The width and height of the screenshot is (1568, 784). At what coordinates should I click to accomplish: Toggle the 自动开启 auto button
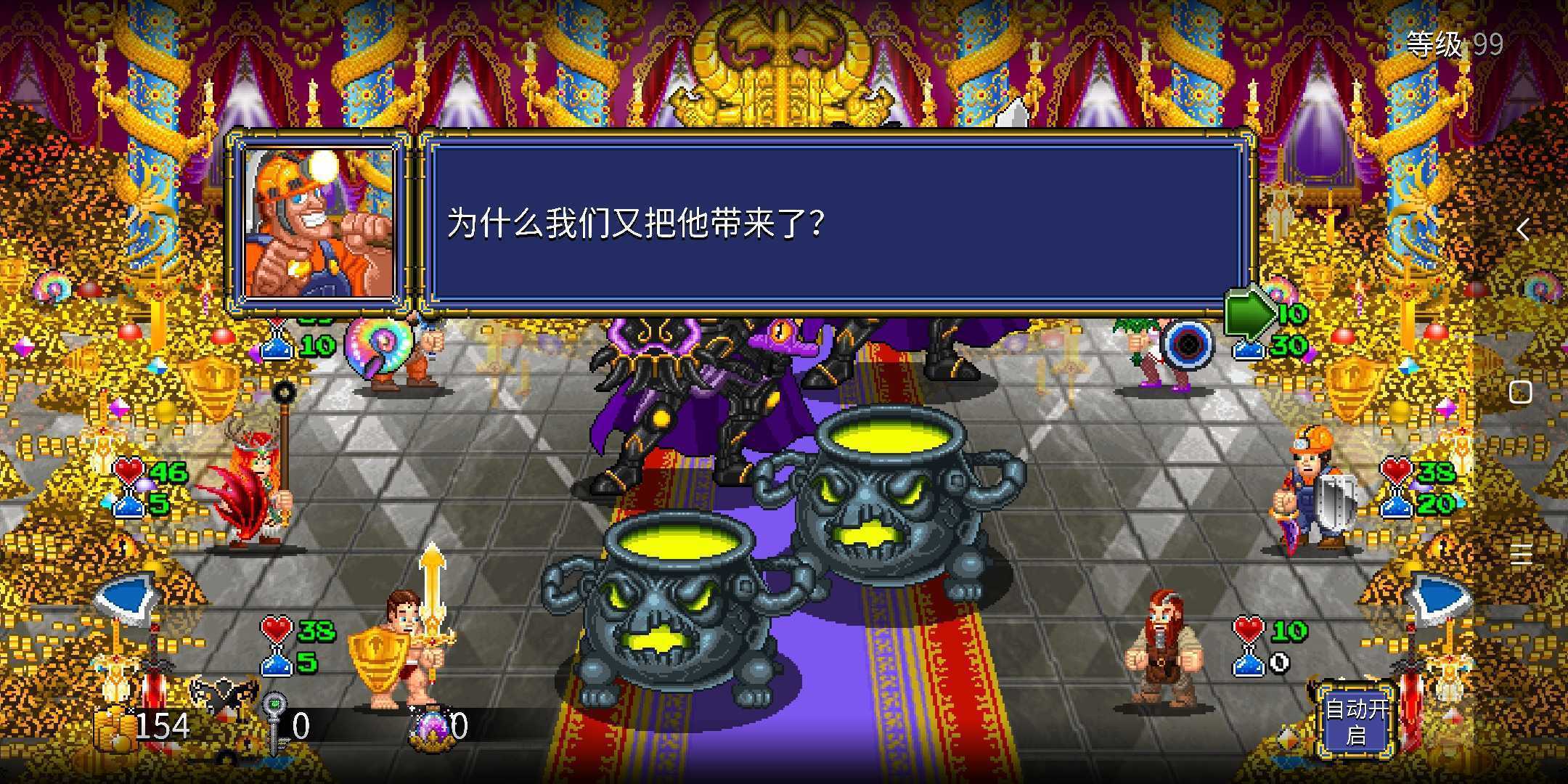[1356, 720]
